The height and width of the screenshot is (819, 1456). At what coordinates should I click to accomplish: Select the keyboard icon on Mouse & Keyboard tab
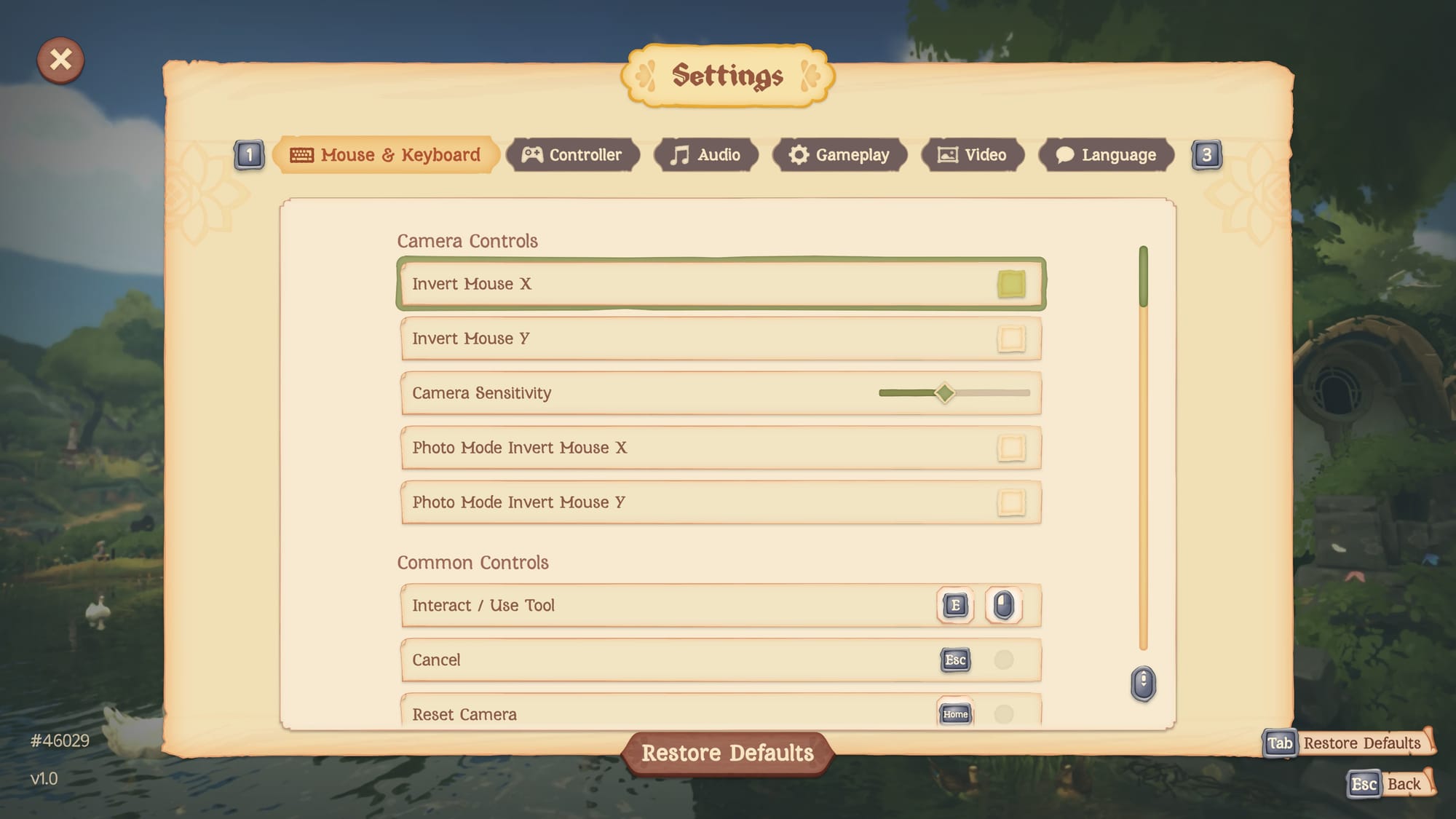tap(301, 154)
